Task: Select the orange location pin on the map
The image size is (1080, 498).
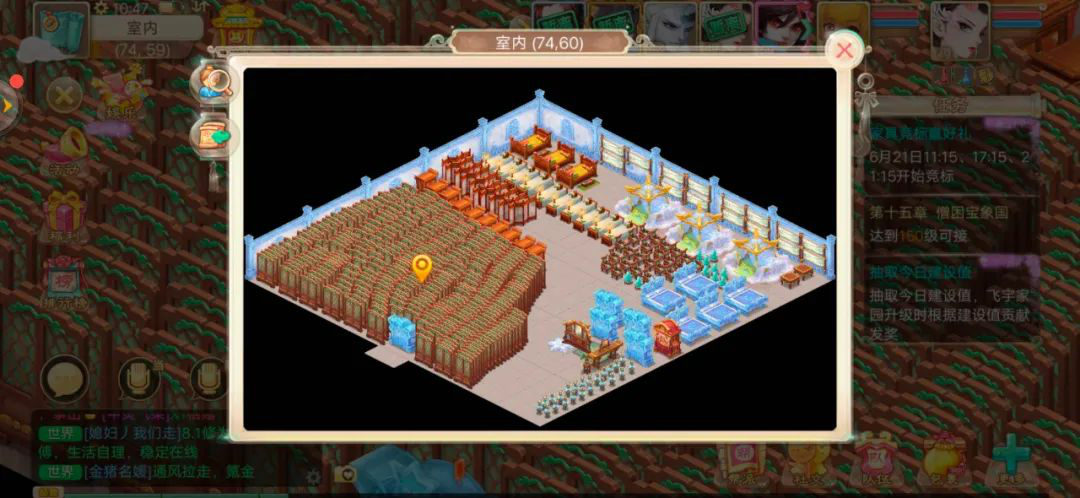Action: coord(422,267)
